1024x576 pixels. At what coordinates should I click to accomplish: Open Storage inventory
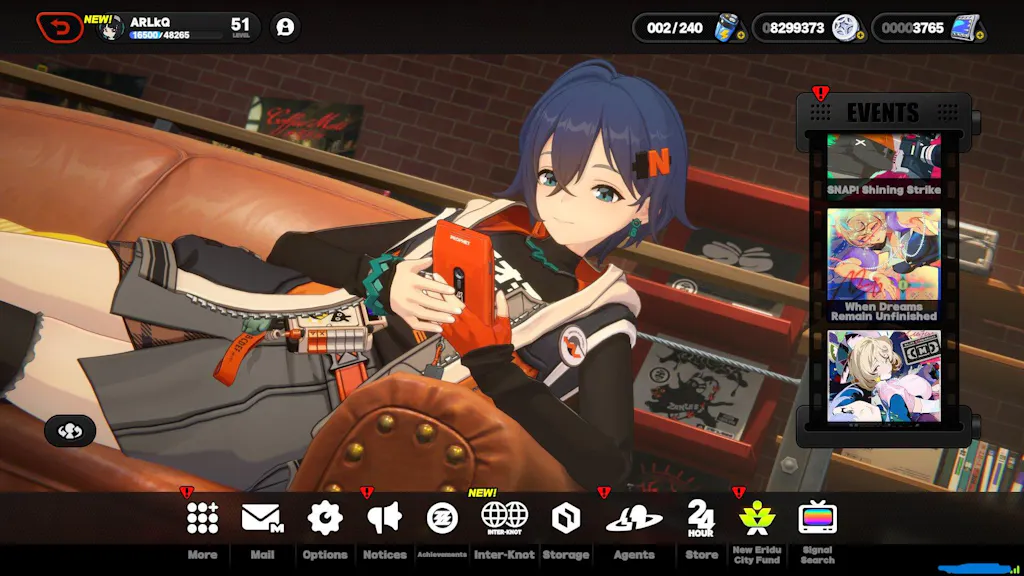(x=566, y=519)
